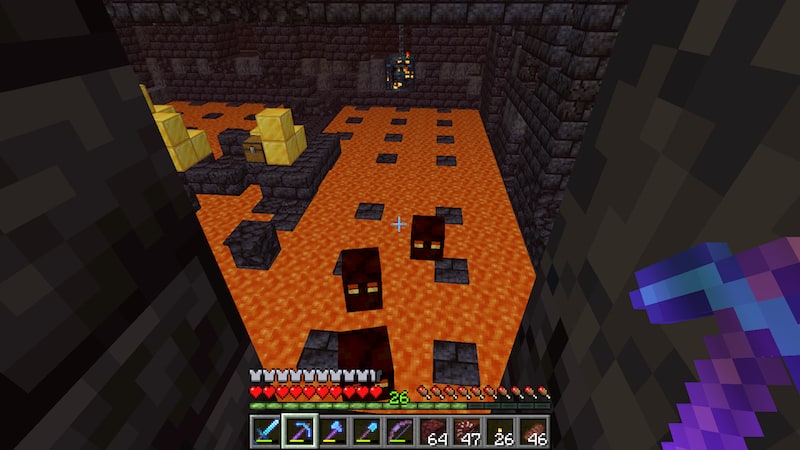The image size is (800, 450).
Task: Choose the hotbar stack of 47
Action: tap(467, 431)
